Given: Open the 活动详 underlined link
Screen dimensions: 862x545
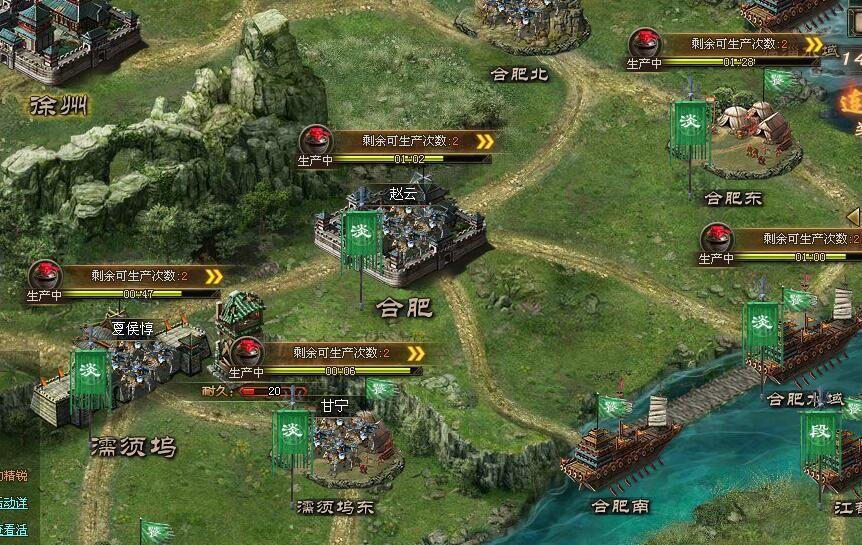Looking at the screenshot, I should point(14,503).
